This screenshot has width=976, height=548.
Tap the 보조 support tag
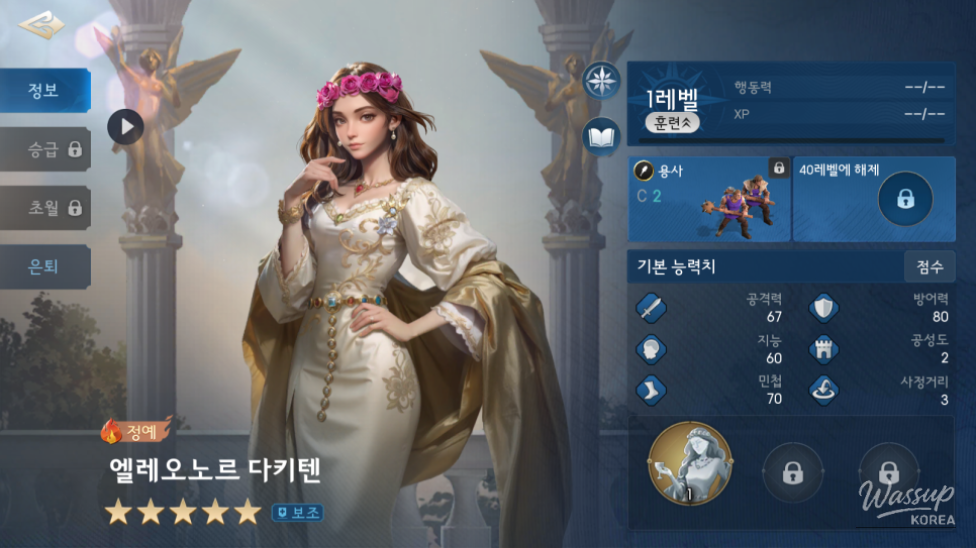(x=297, y=513)
